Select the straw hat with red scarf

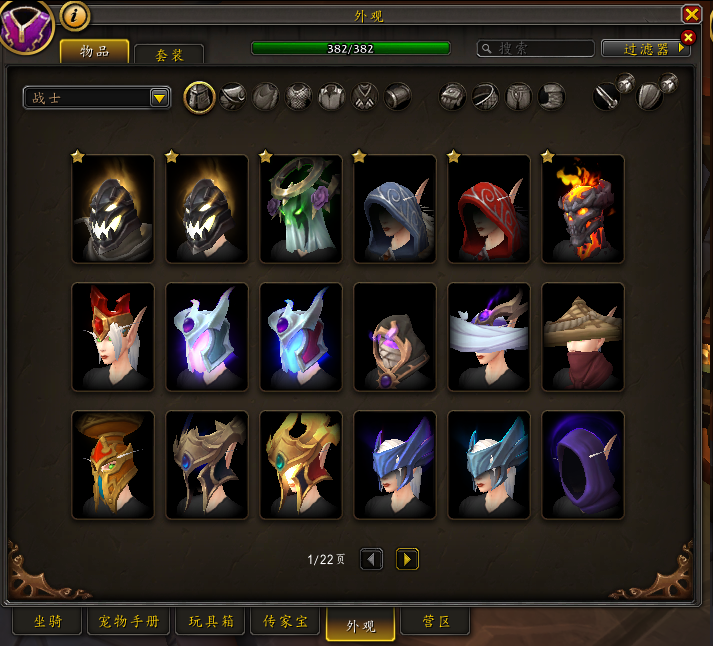pos(583,336)
